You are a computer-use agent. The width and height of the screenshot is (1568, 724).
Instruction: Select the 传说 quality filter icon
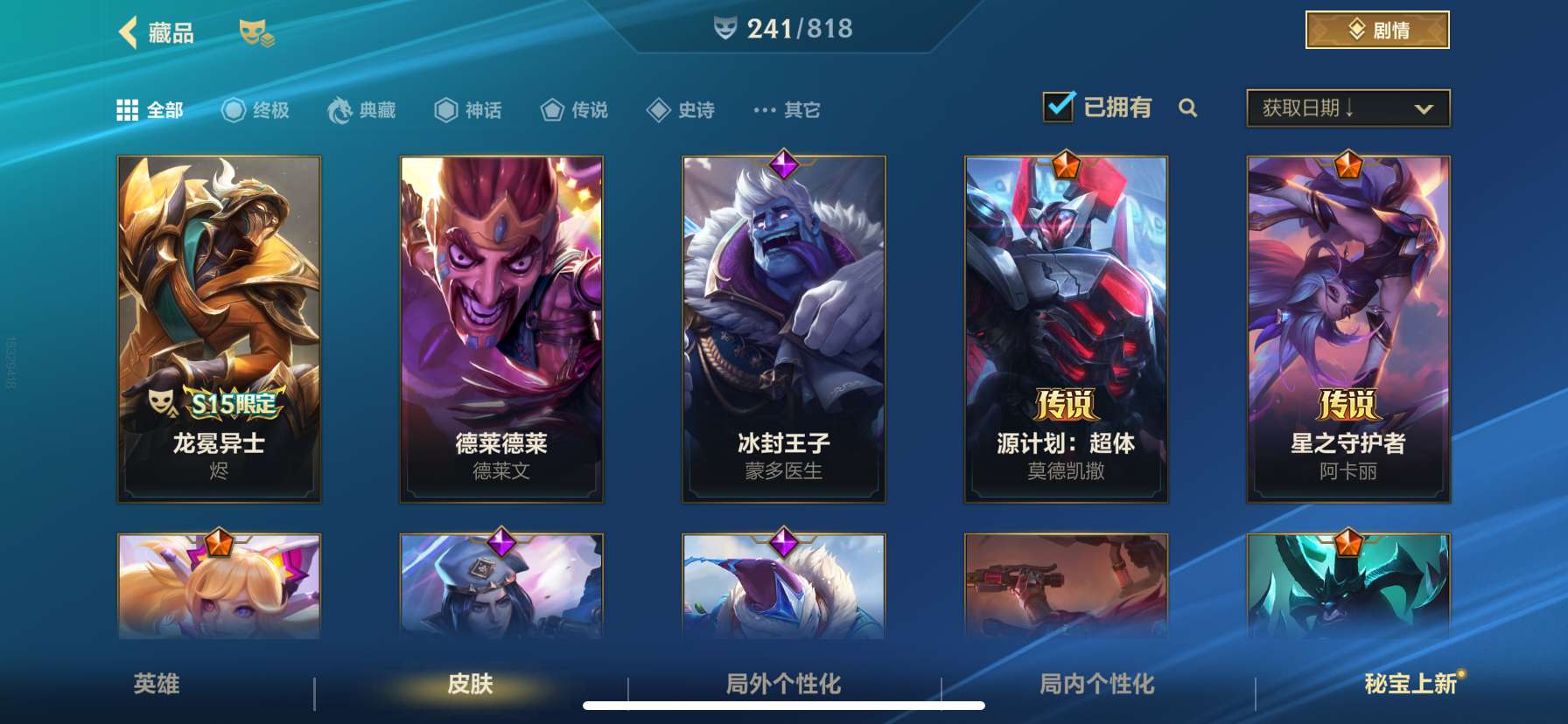(x=551, y=109)
